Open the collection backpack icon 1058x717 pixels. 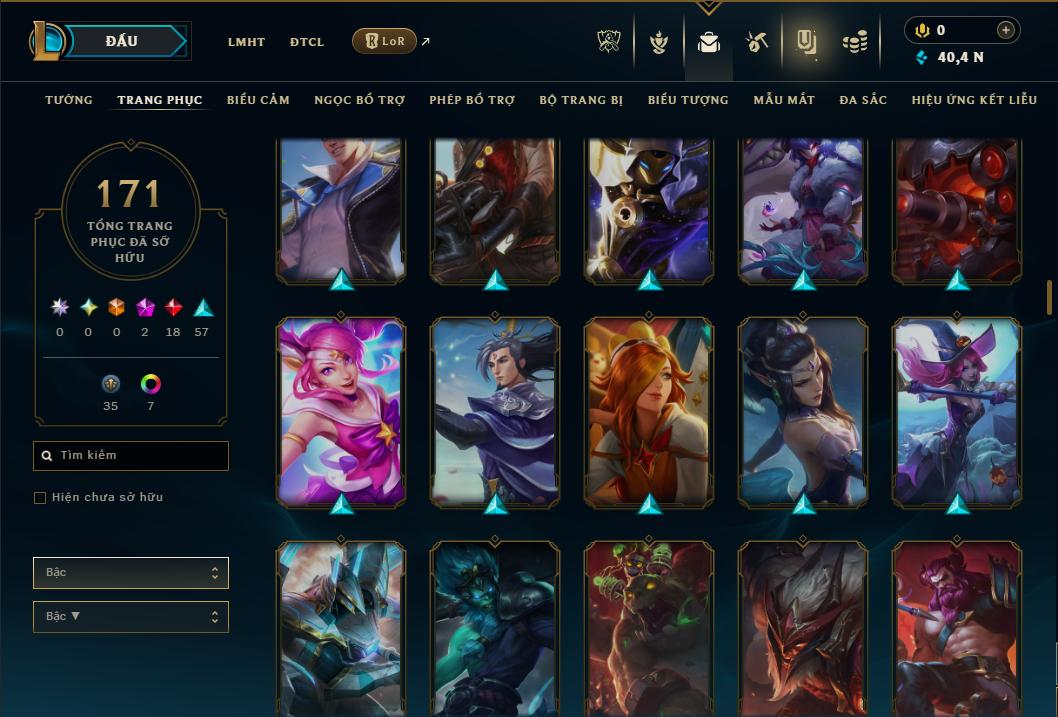[708, 42]
